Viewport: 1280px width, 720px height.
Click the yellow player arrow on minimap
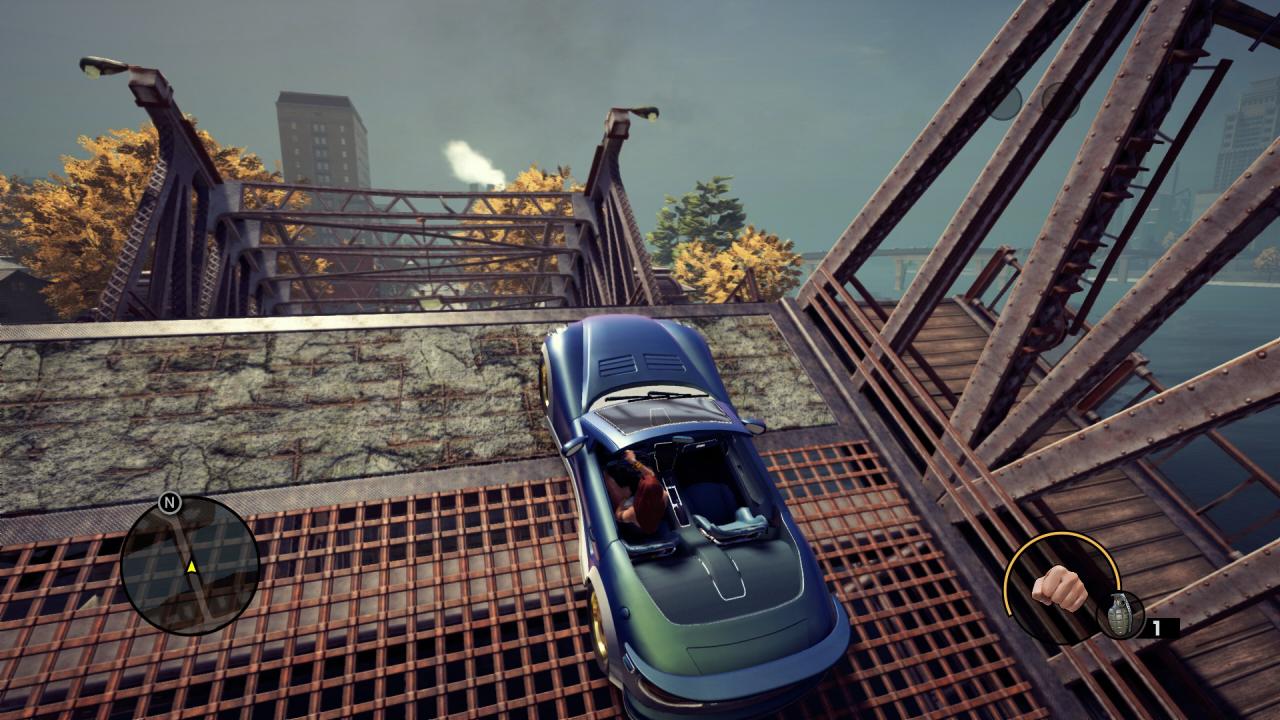[190, 567]
